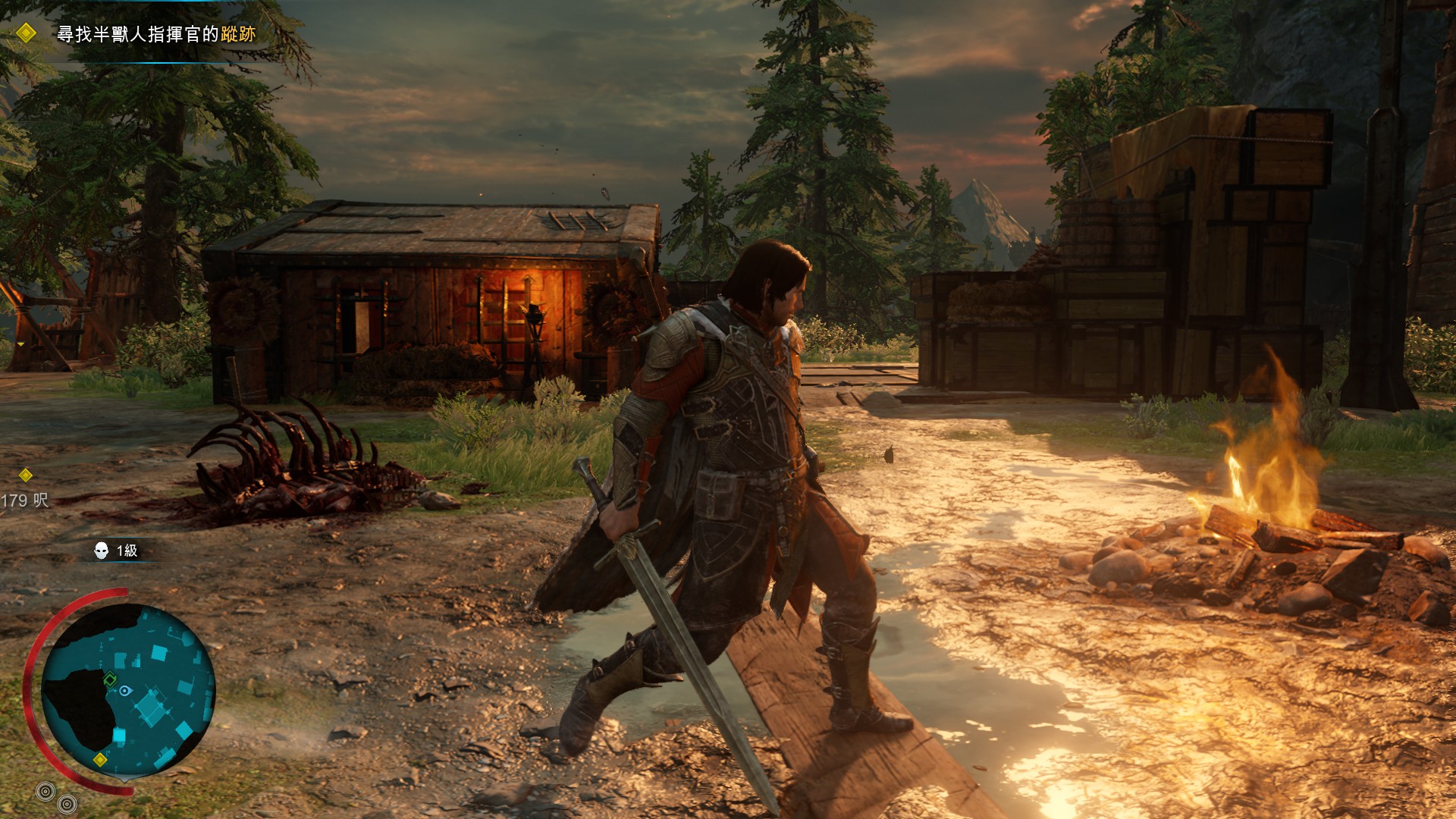The height and width of the screenshot is (819, 1456).
Task: Select the green diamond marker on the minimap
Action: pyautogui.click(x=110, y=679)
